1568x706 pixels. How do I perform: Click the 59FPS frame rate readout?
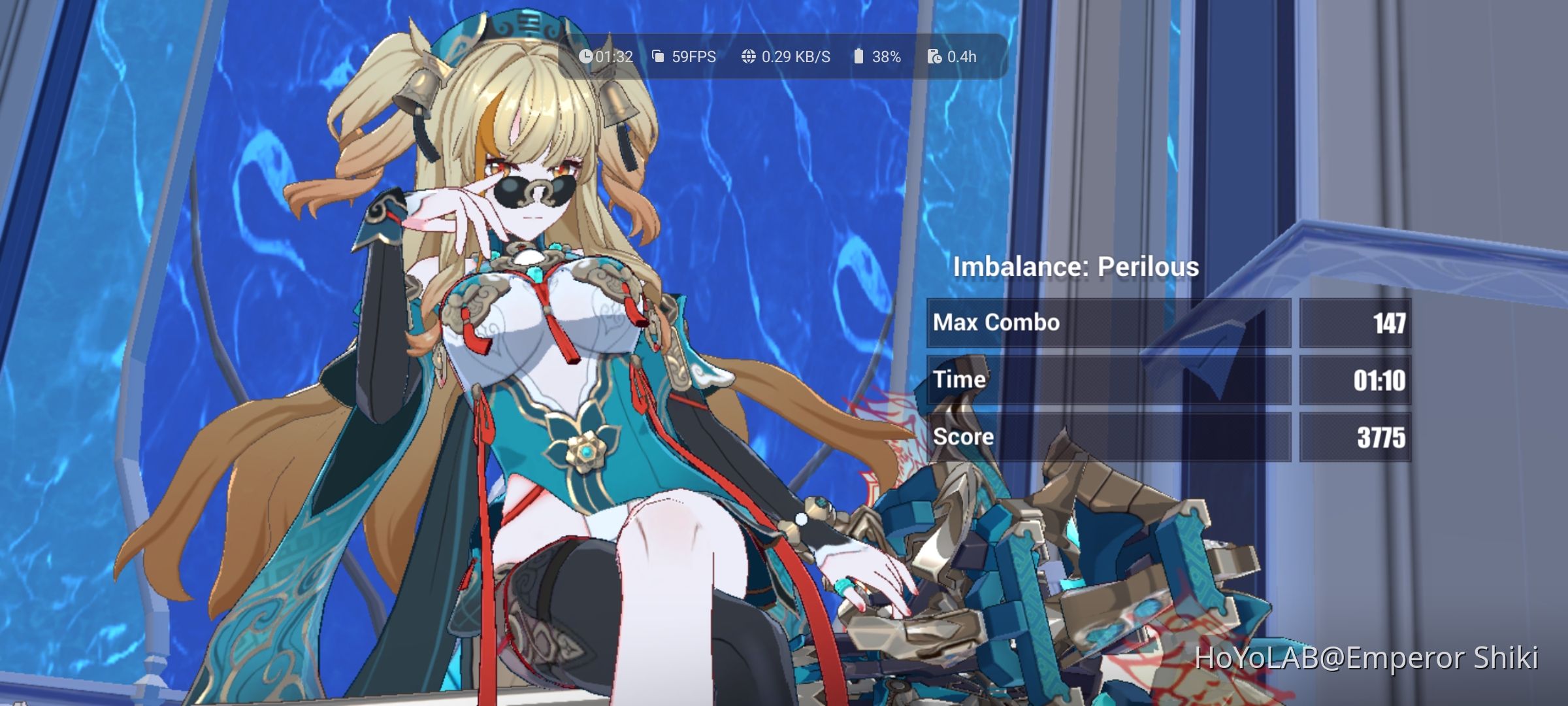click(x=694, y=57)
